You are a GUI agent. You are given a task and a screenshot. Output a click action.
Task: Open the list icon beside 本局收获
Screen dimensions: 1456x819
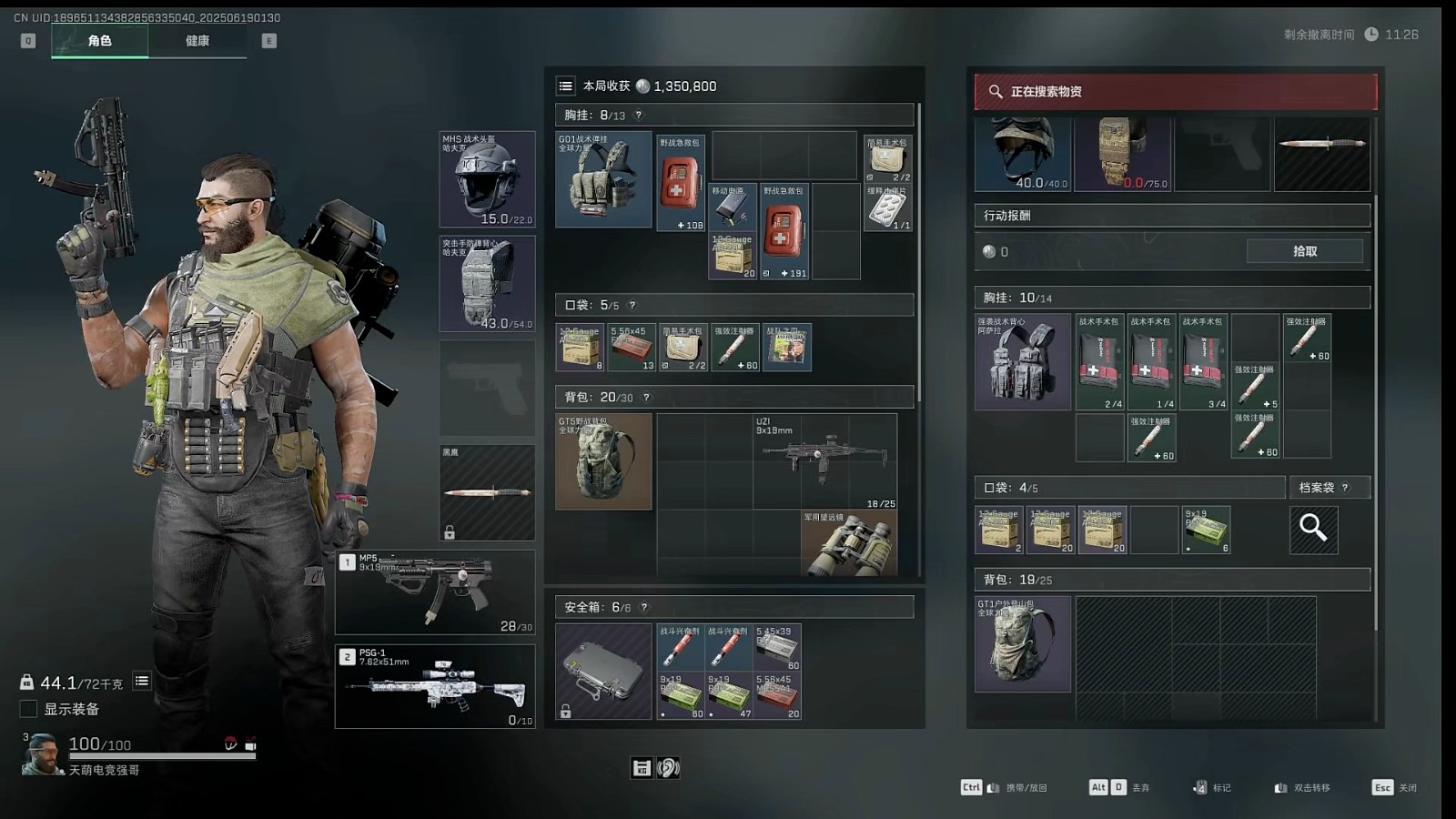[x=566, y=86]
